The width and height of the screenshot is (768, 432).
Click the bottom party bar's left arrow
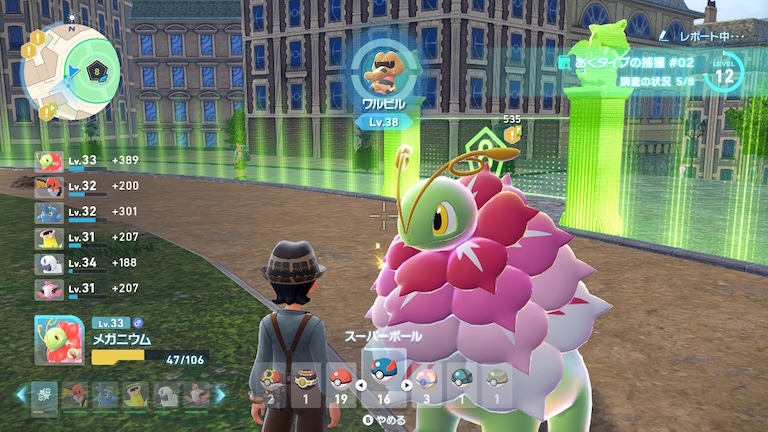click(20, 396)
